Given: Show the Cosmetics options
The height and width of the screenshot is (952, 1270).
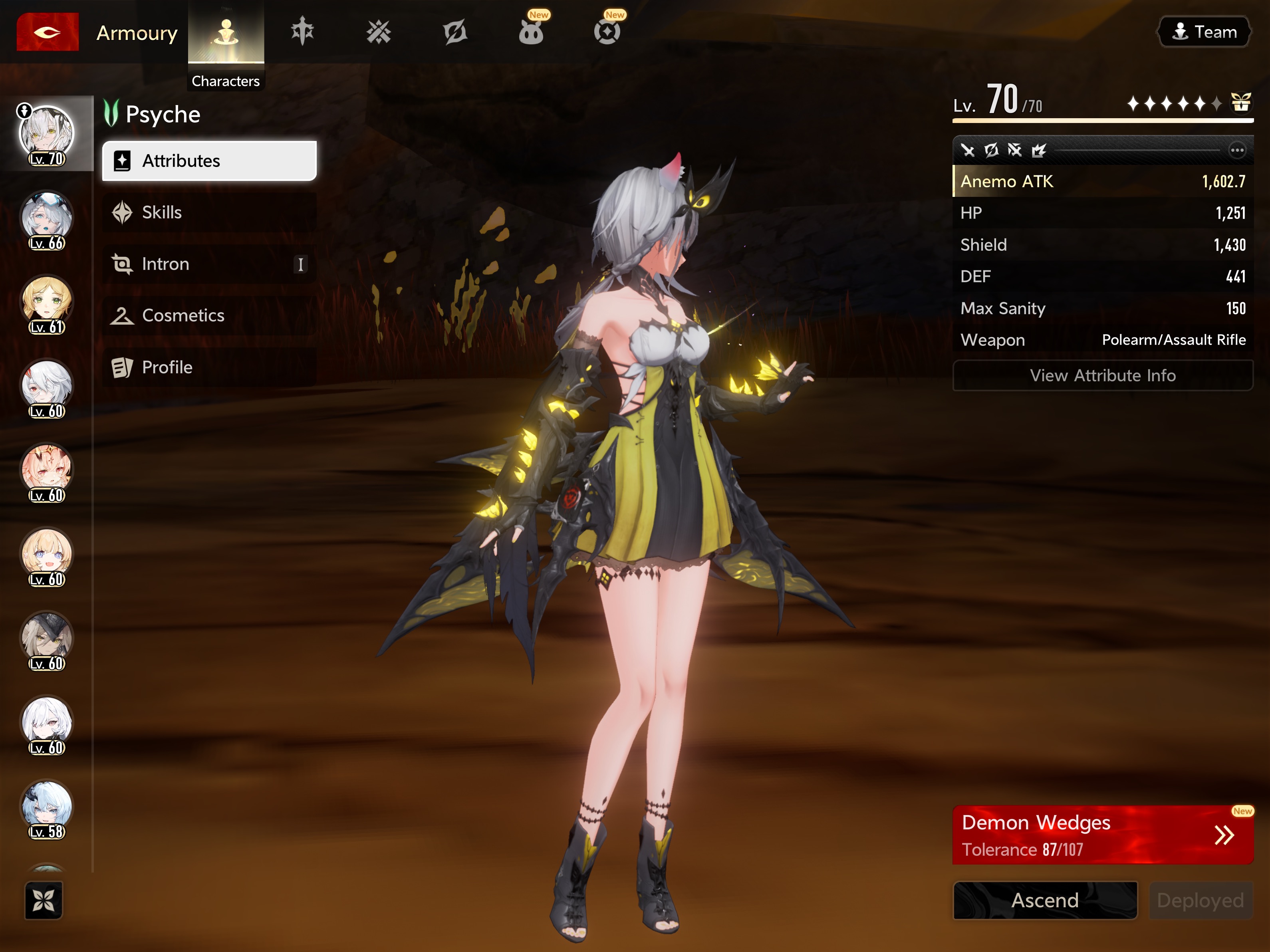Looking at the screenshot, I should (209, 315).
